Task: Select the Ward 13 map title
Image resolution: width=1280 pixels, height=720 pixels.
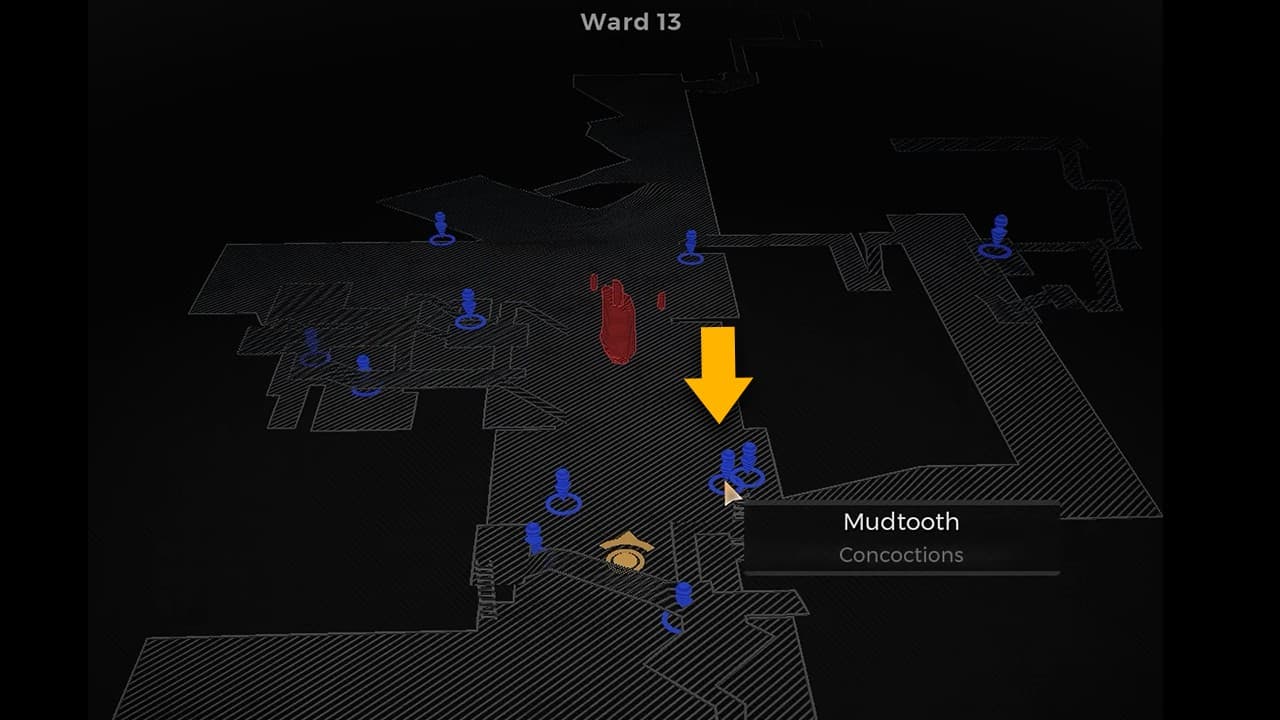Action: point(629,22)
